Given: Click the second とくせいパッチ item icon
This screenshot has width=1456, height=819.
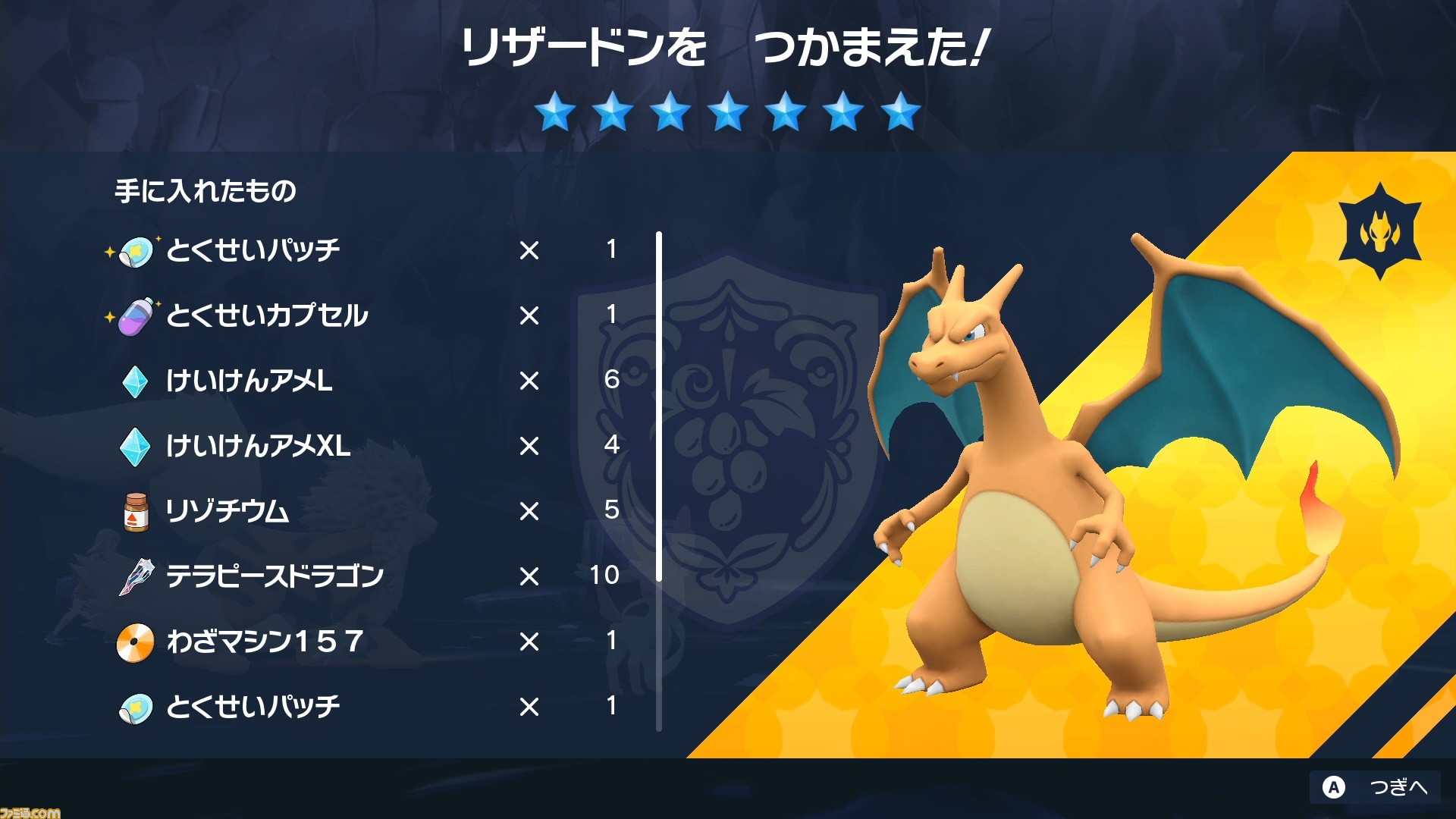Looking at the screenshot, I should pos(135,707).
